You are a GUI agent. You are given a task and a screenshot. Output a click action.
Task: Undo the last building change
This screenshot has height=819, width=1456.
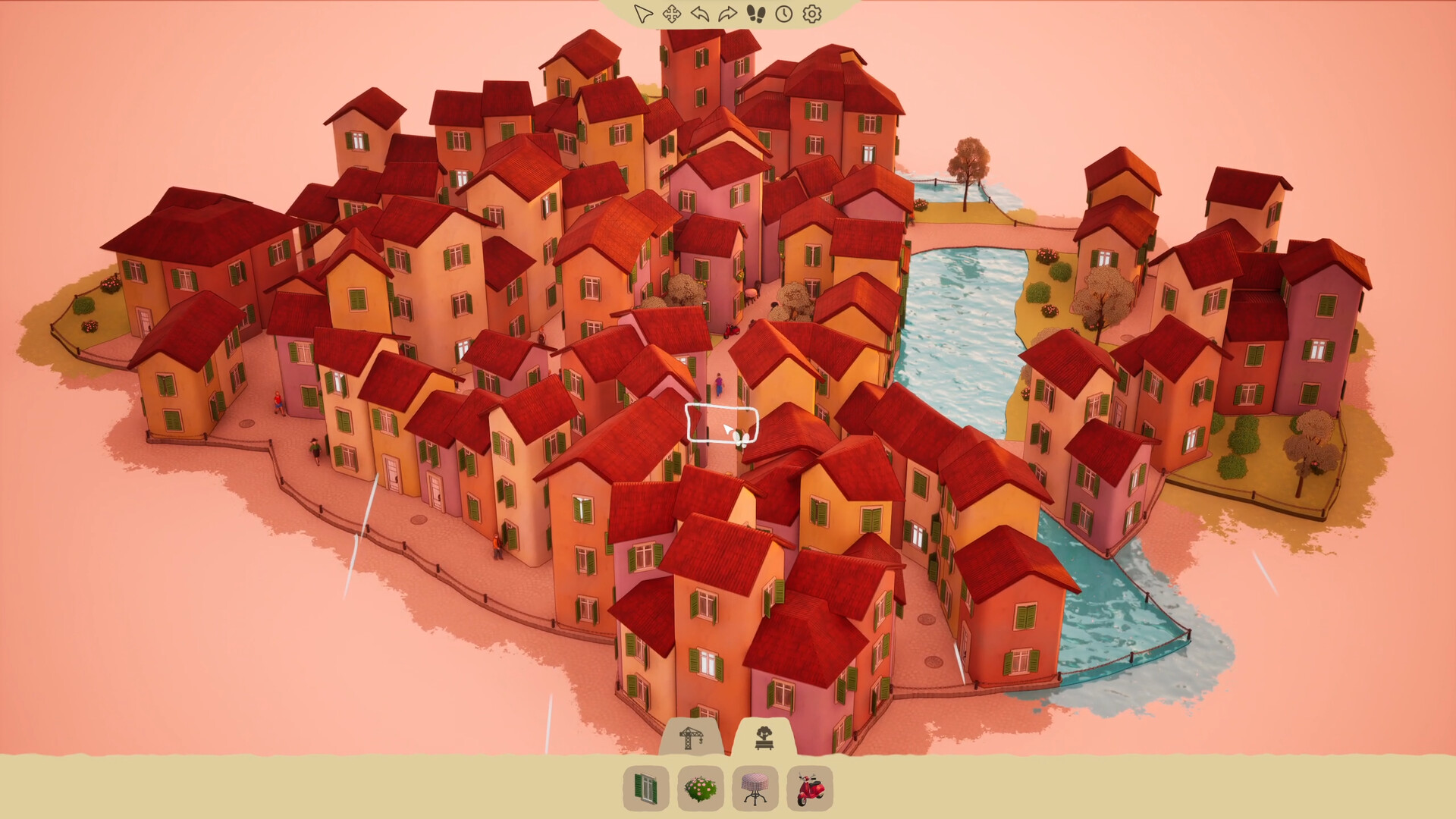point(700,13)
